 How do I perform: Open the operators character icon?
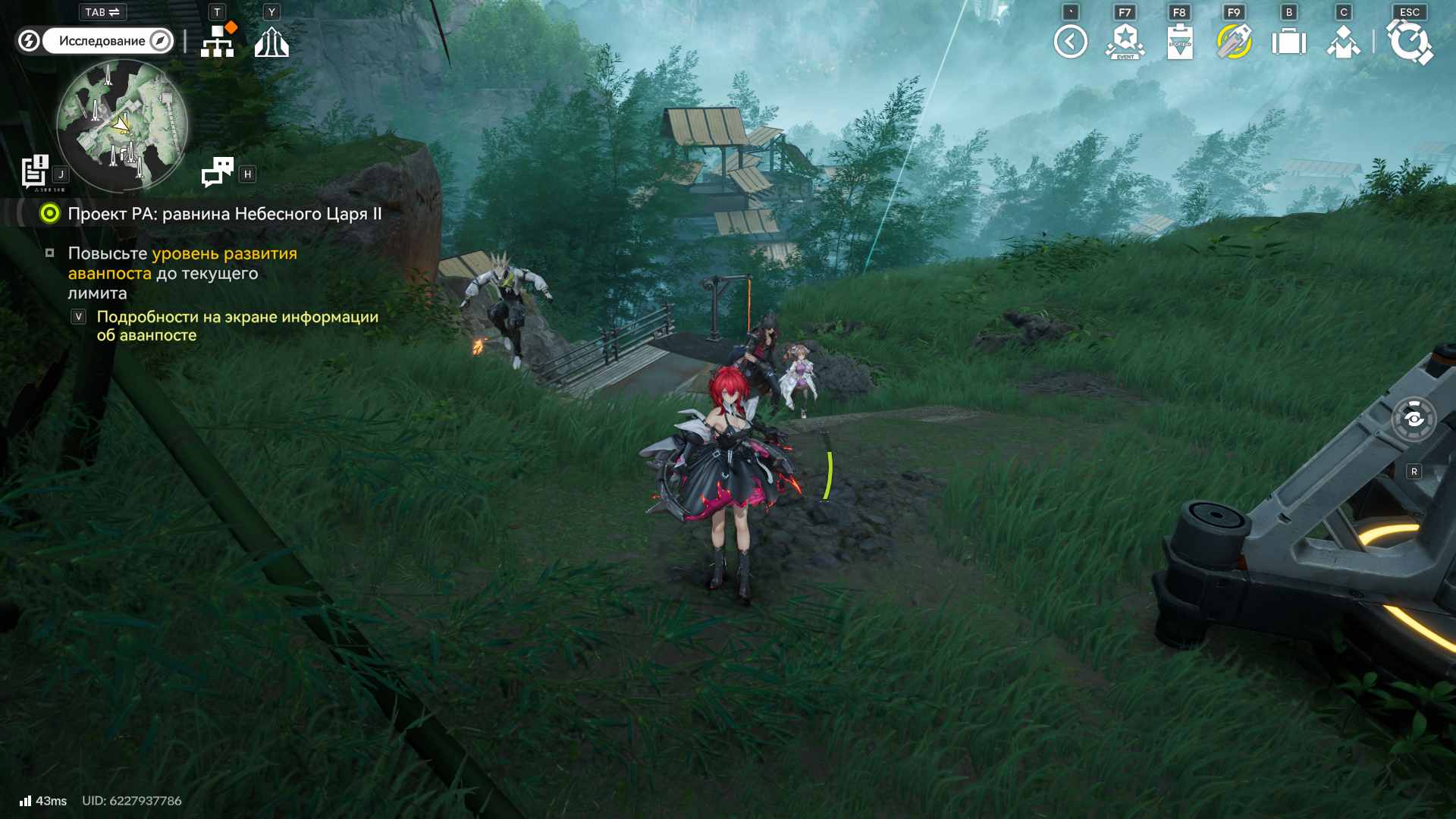point(1343,42)
